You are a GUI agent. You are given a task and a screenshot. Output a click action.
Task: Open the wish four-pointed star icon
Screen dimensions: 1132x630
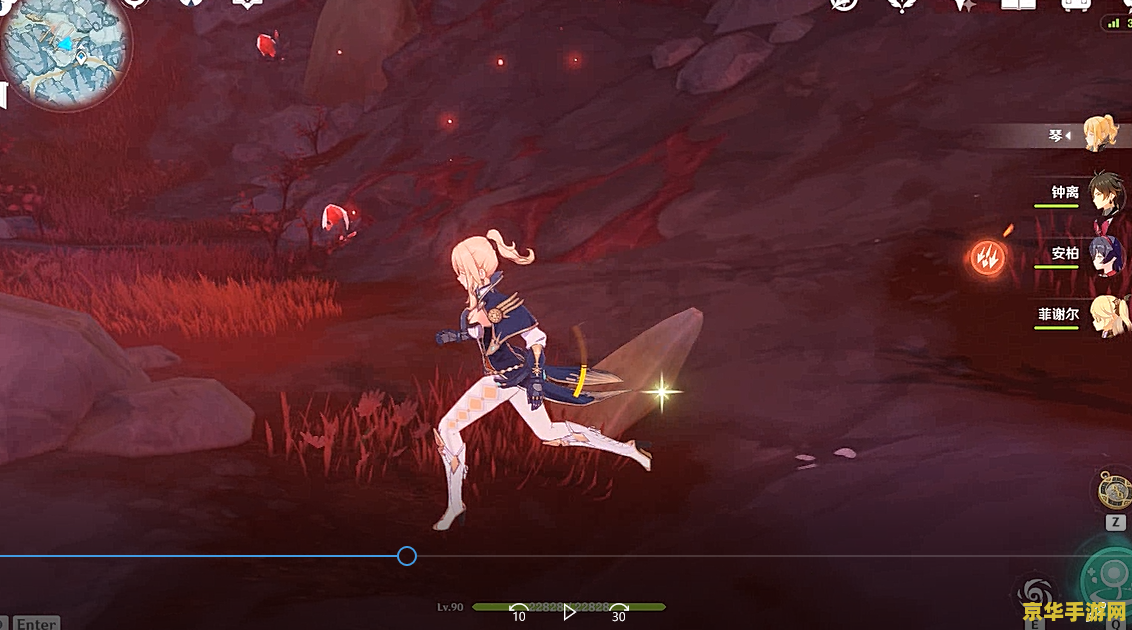coord(965,4)
